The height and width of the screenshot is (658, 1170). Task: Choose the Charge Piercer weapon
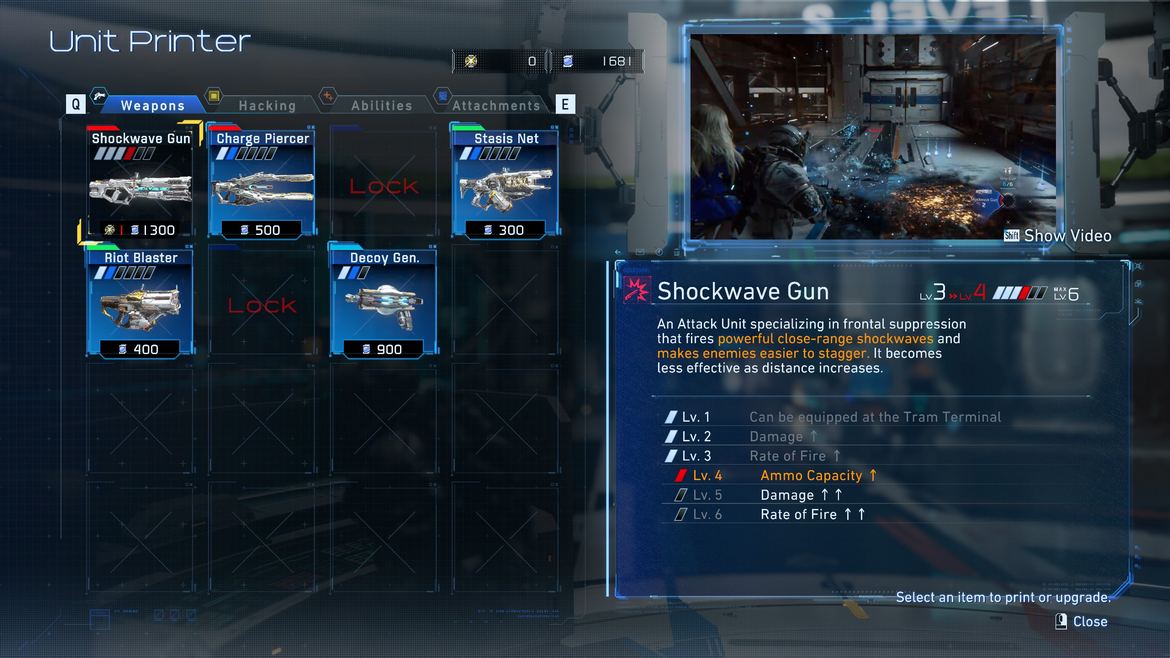[x=262, y=182]
